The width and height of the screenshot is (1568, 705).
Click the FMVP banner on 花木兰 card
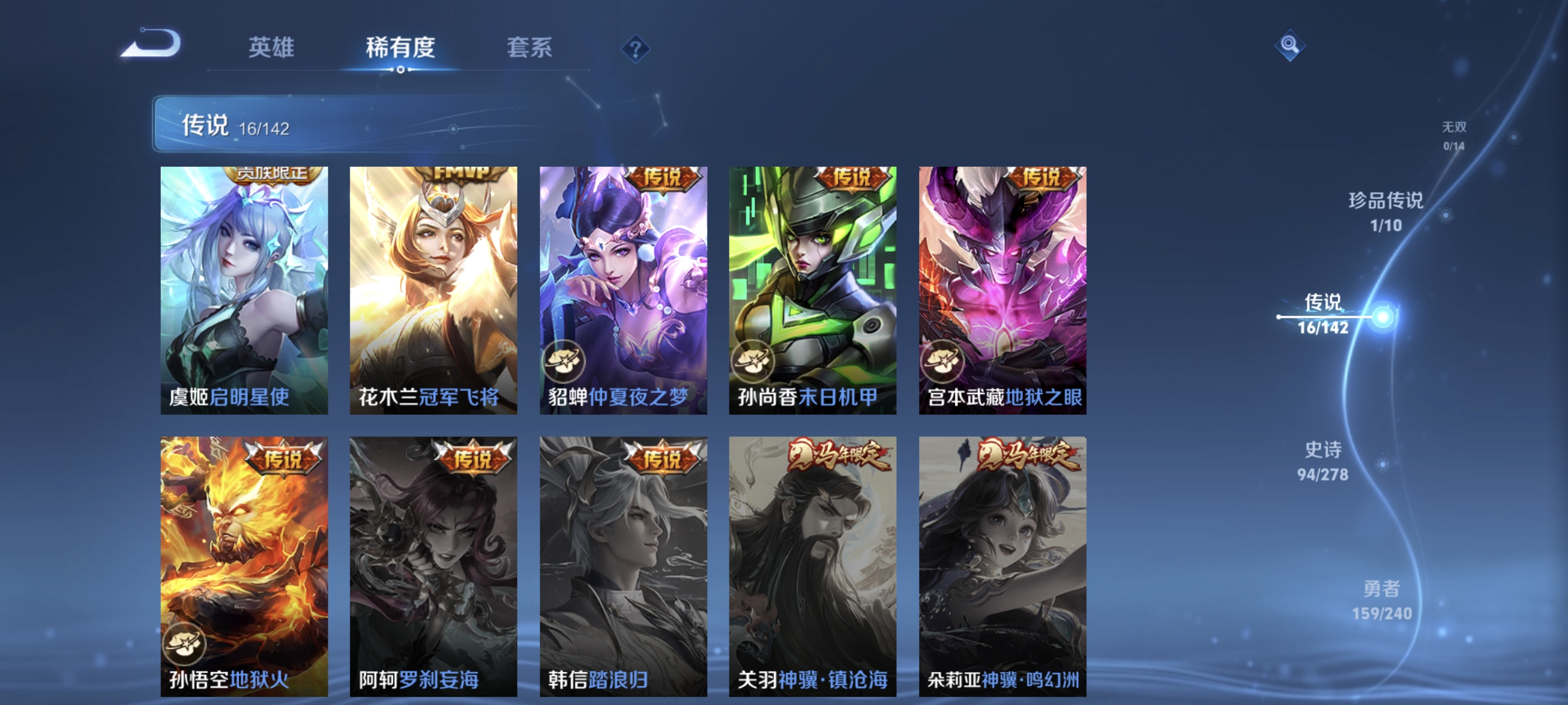tap(462, 173)
